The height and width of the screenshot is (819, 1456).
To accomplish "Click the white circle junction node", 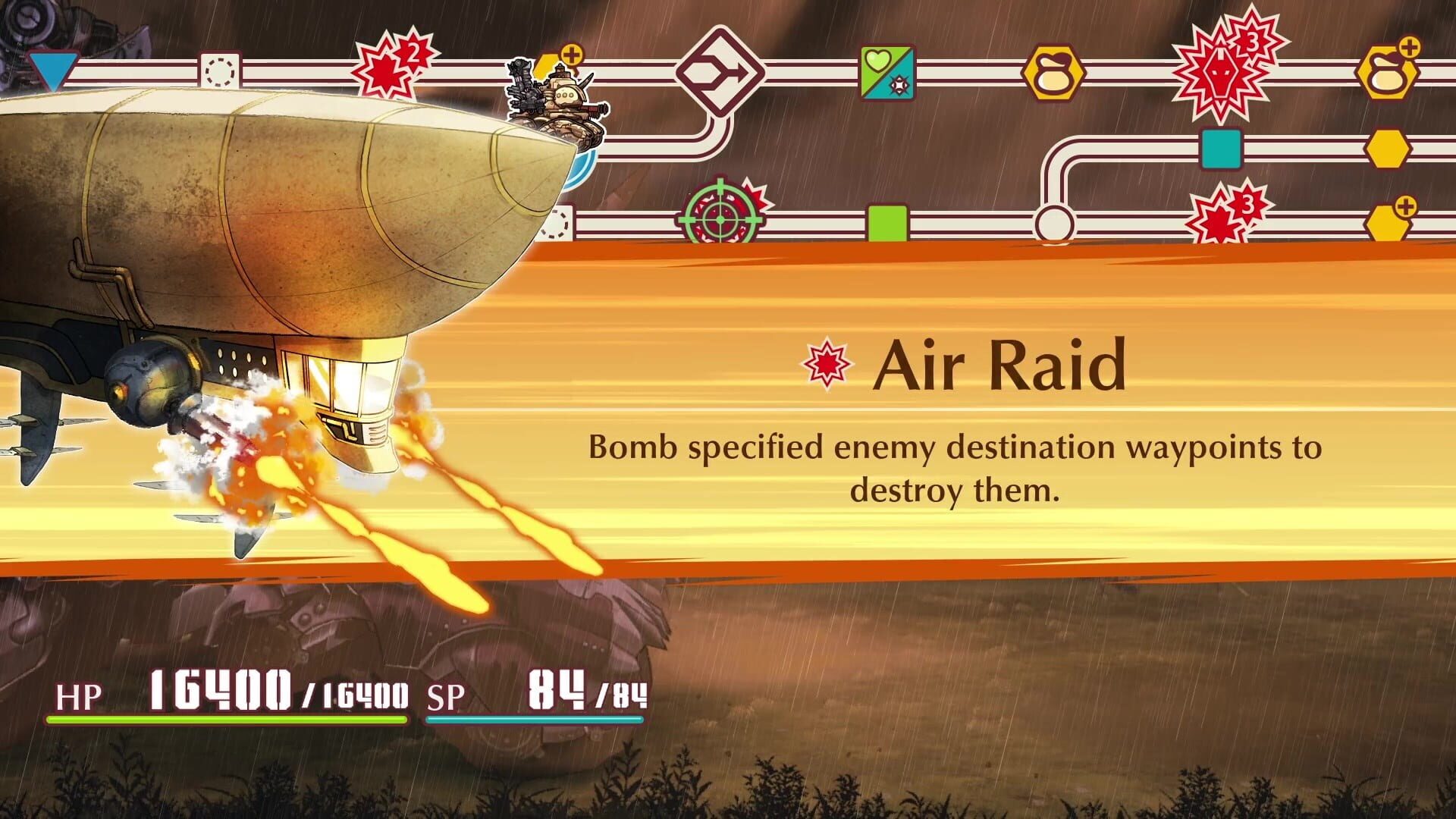I will click(1054, 224).
